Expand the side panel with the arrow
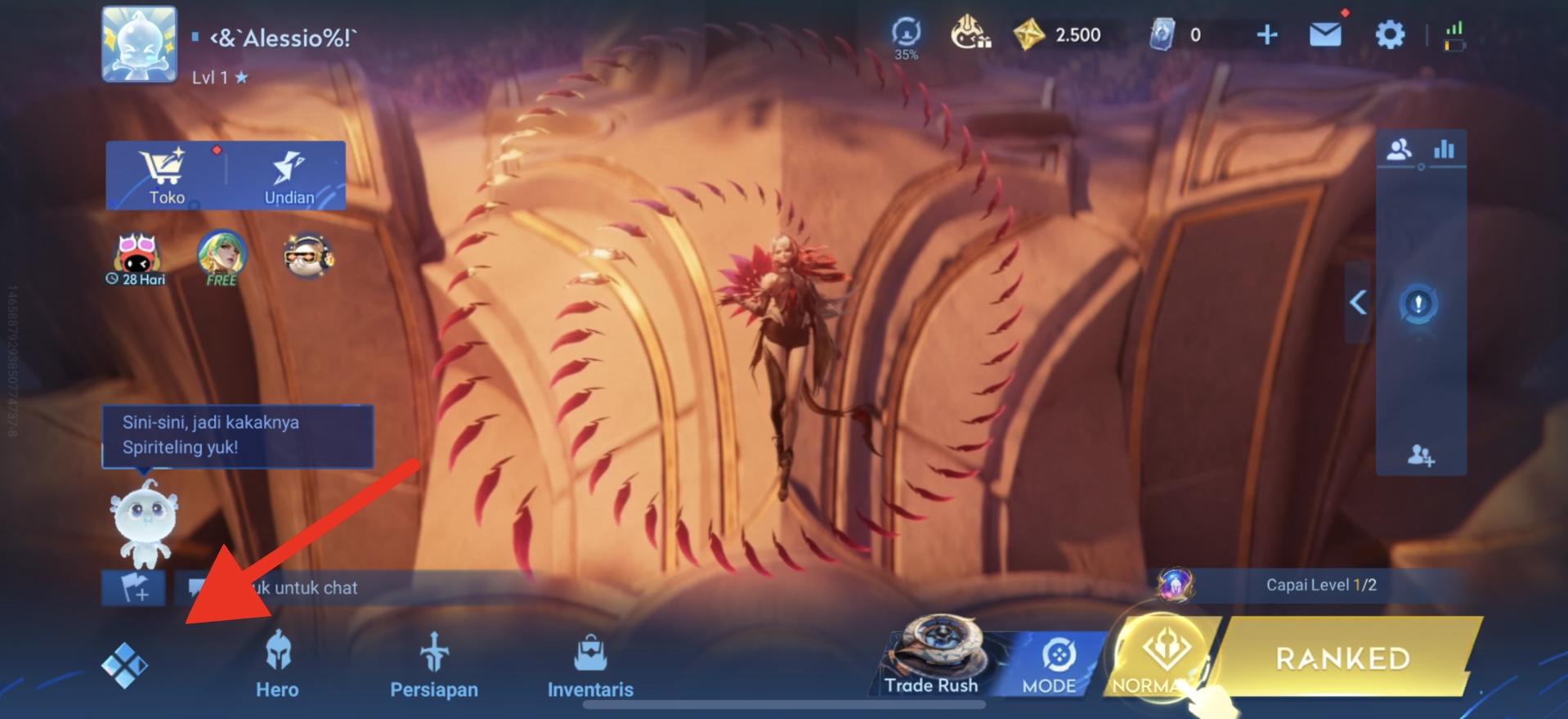1568x719 pixels. click(1358, 303)
